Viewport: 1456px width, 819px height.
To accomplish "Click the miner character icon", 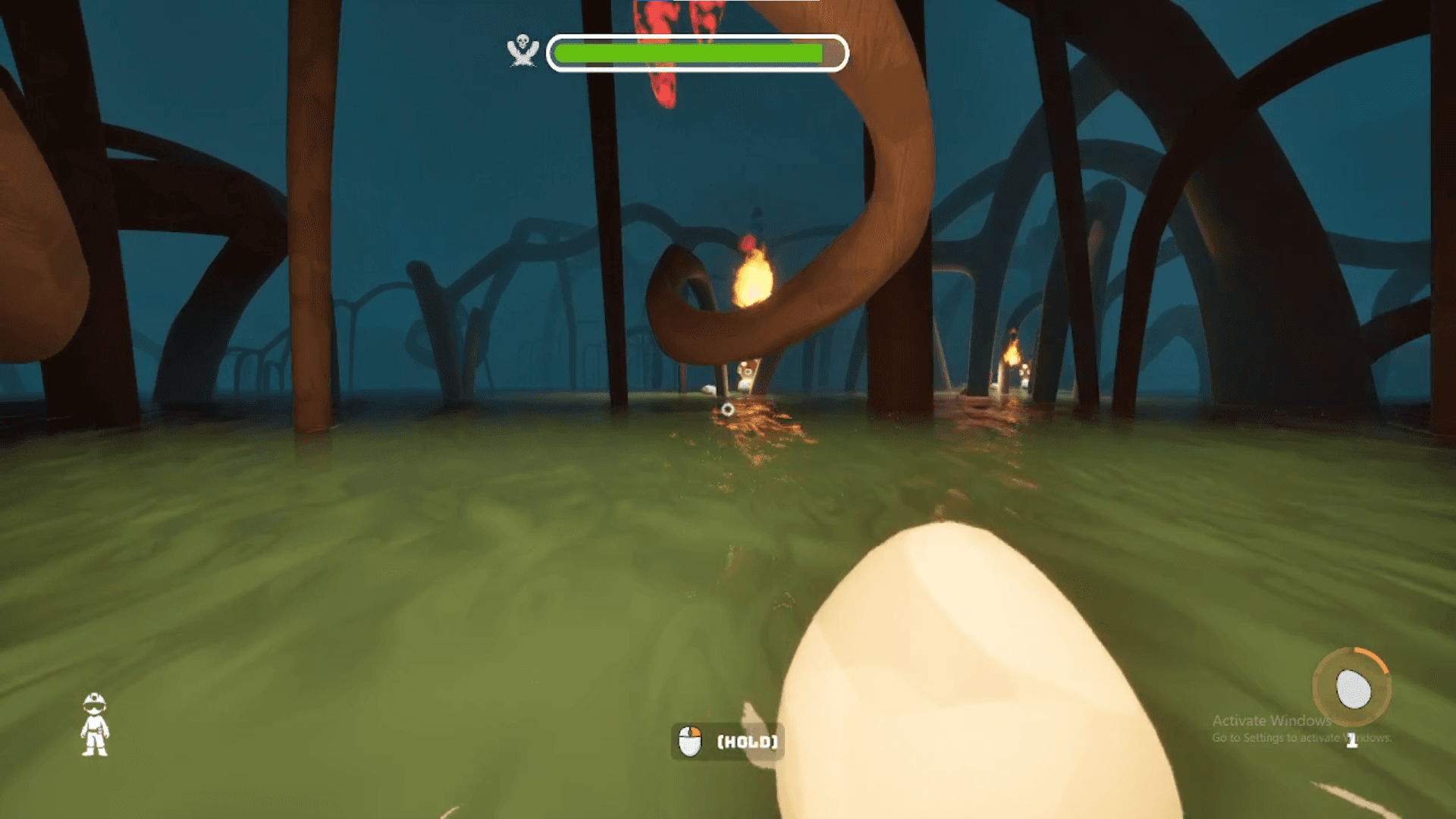I will coord(95,724).
